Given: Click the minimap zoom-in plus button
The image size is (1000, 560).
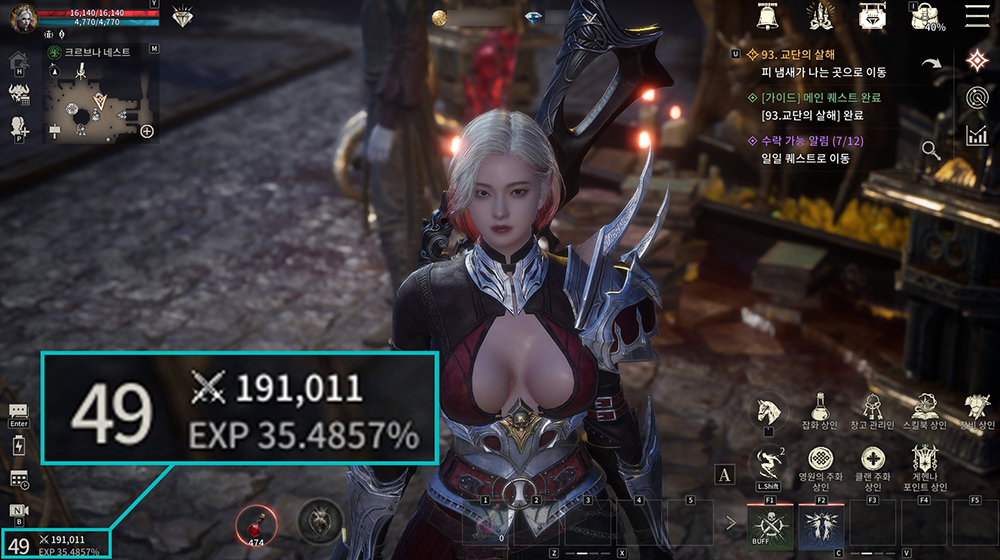Looking at the screenshot, I should pos(147,131).
